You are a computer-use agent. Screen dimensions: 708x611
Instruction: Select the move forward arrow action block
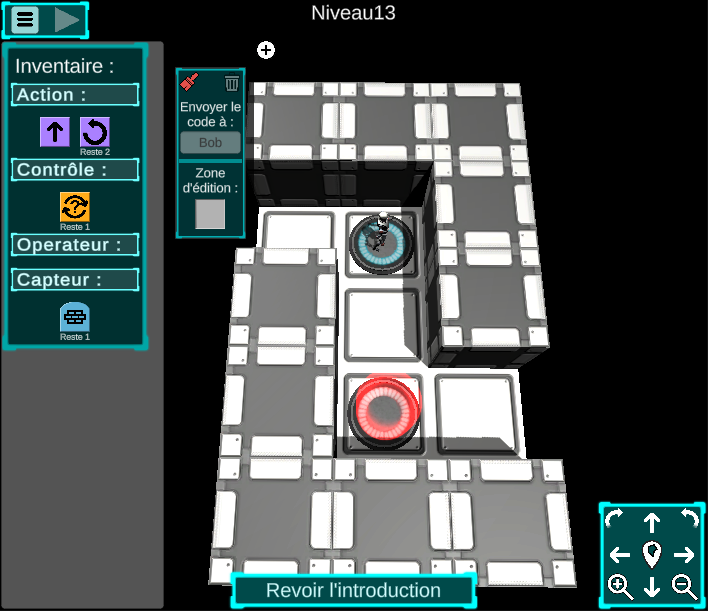coord(54,131)
